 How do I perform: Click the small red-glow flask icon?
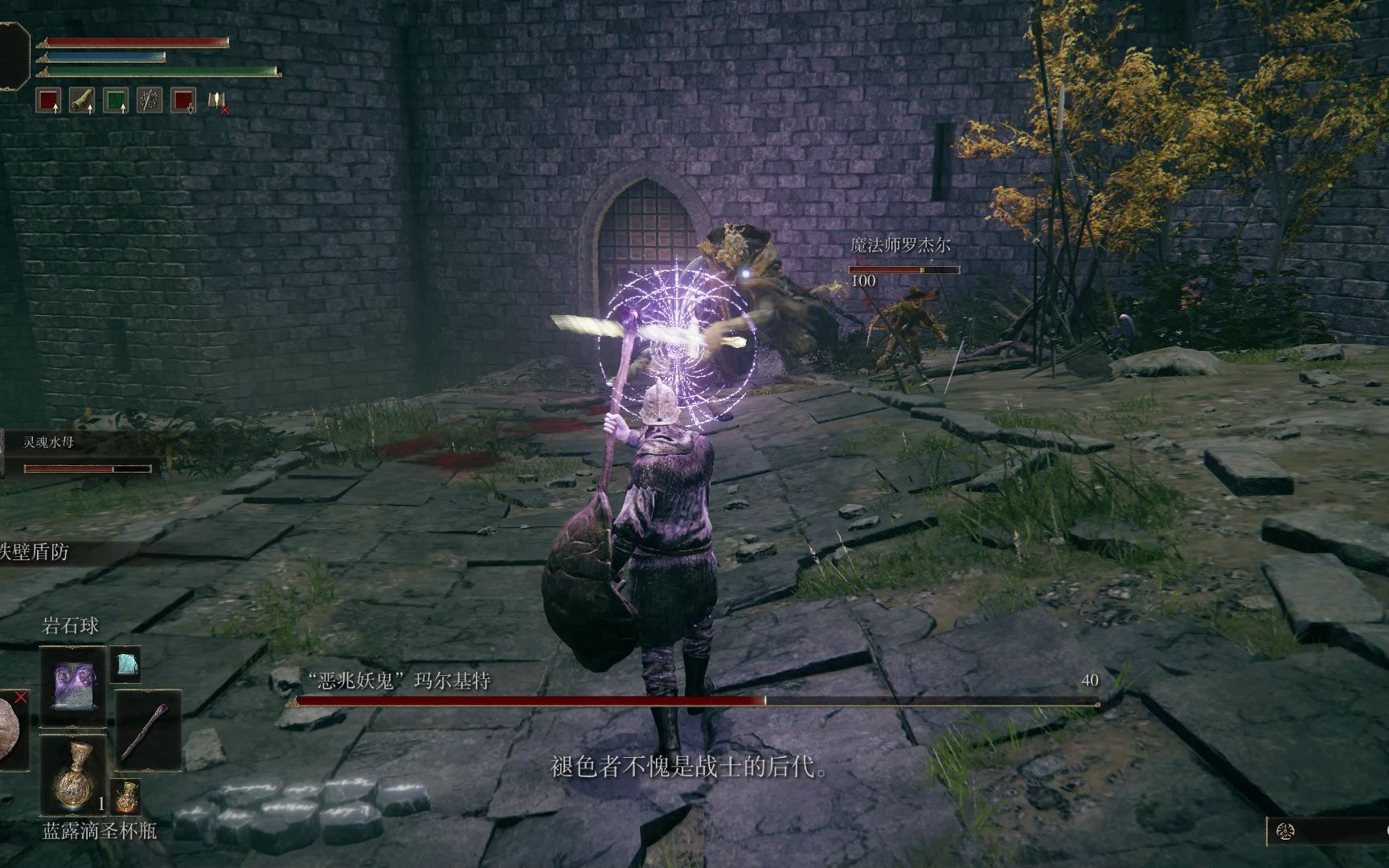pos(125,796)
